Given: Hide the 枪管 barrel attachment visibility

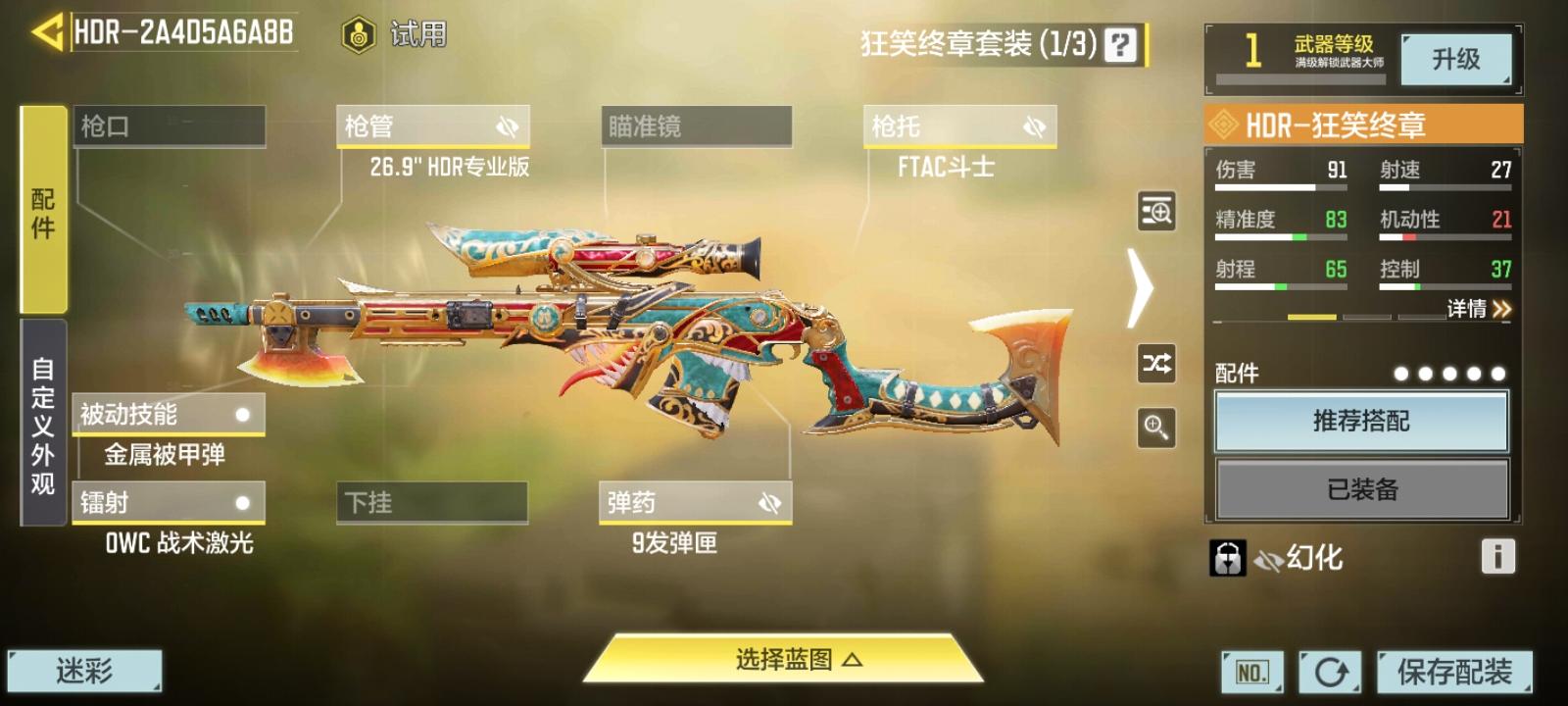Looking at the screenshot, I should coord(506,126).
